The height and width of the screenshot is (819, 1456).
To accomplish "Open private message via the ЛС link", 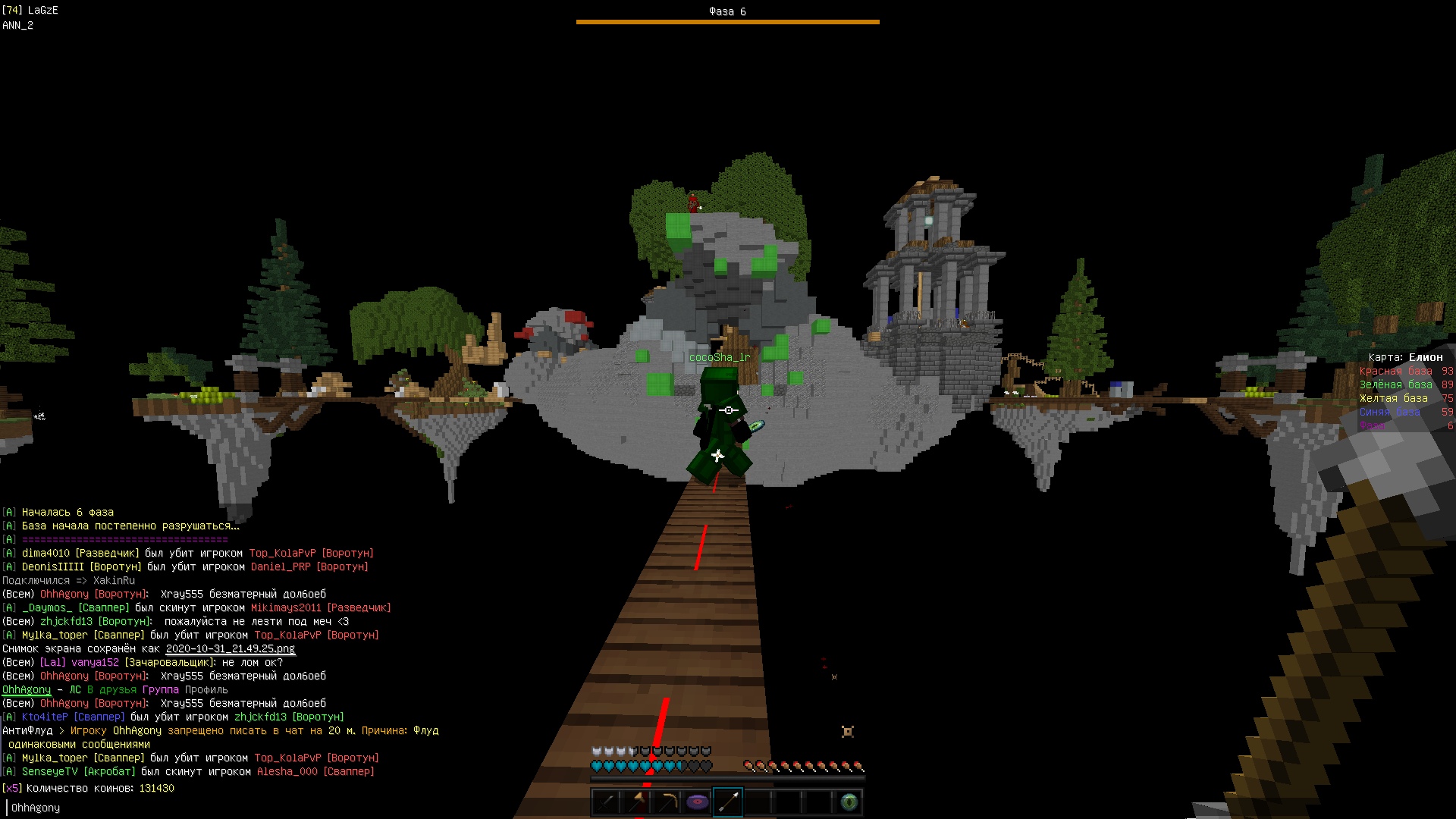I will pos(75,690).
